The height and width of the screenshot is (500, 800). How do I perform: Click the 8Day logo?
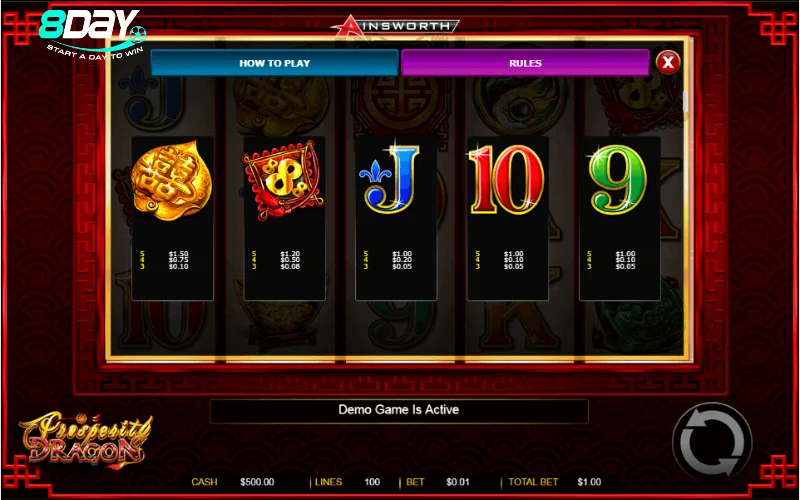point(92,33)
